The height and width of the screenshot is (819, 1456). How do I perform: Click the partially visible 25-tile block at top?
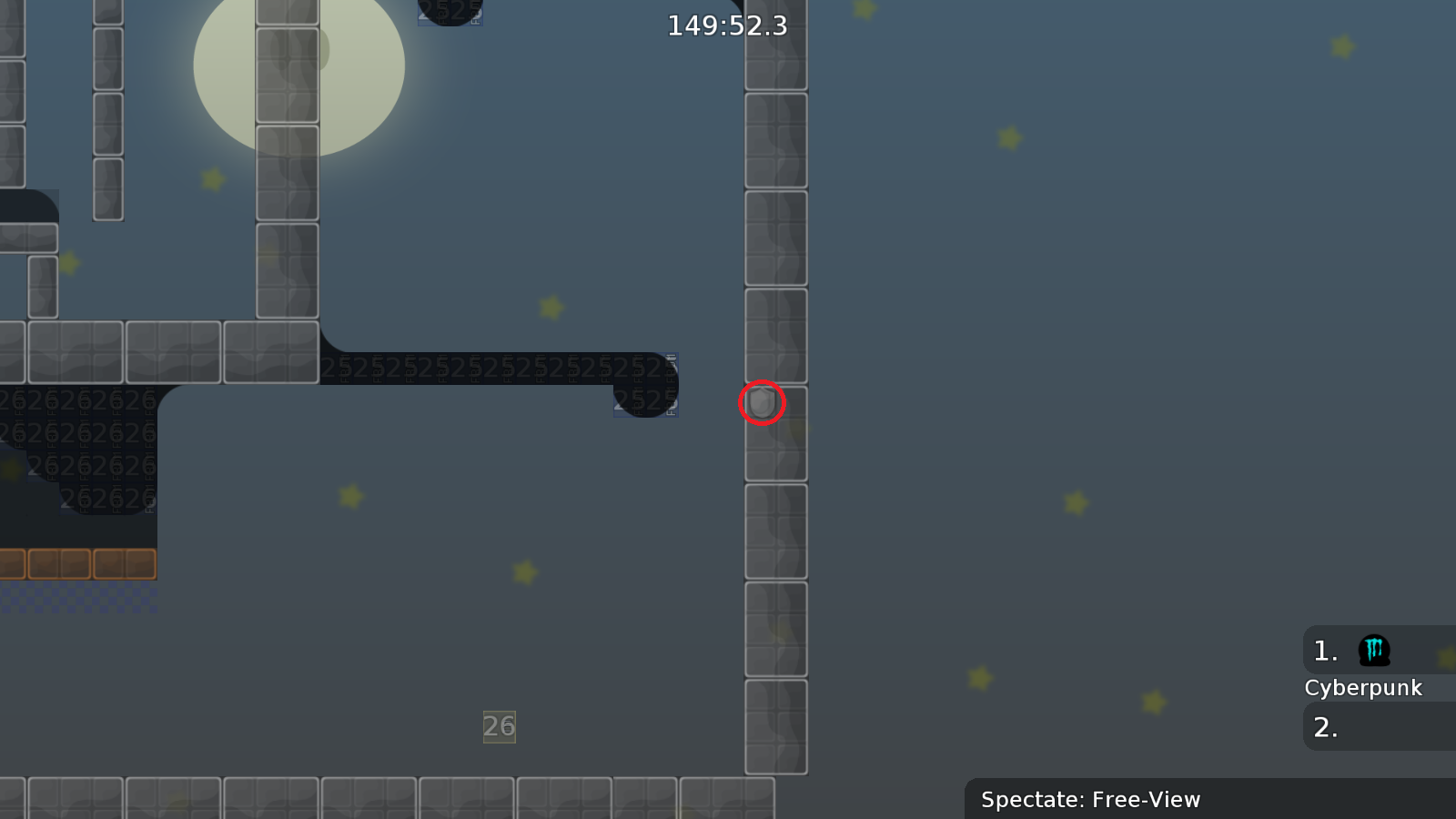tap(450, 14)
